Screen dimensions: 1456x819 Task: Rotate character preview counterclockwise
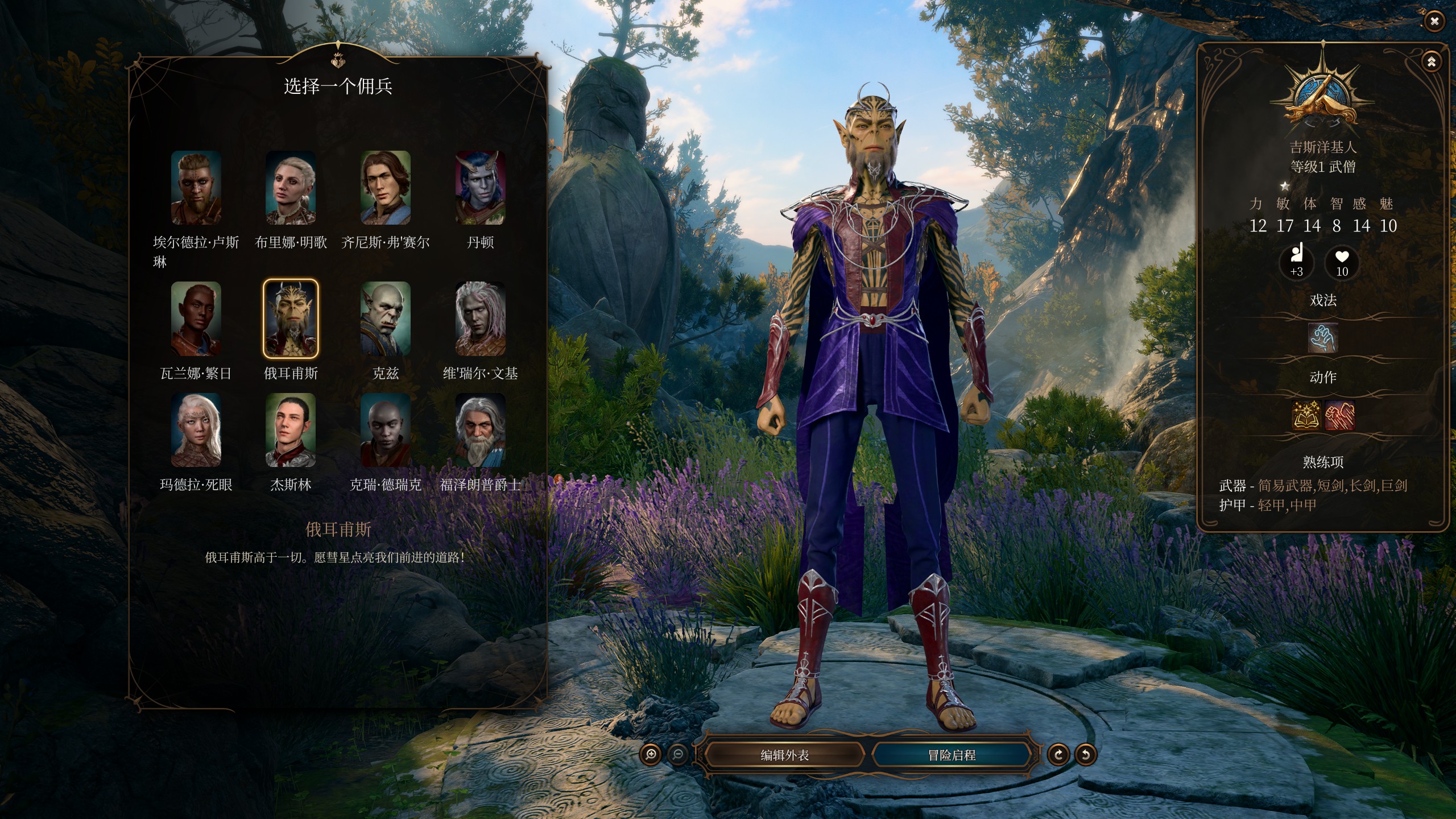(x=1085, y=755)
